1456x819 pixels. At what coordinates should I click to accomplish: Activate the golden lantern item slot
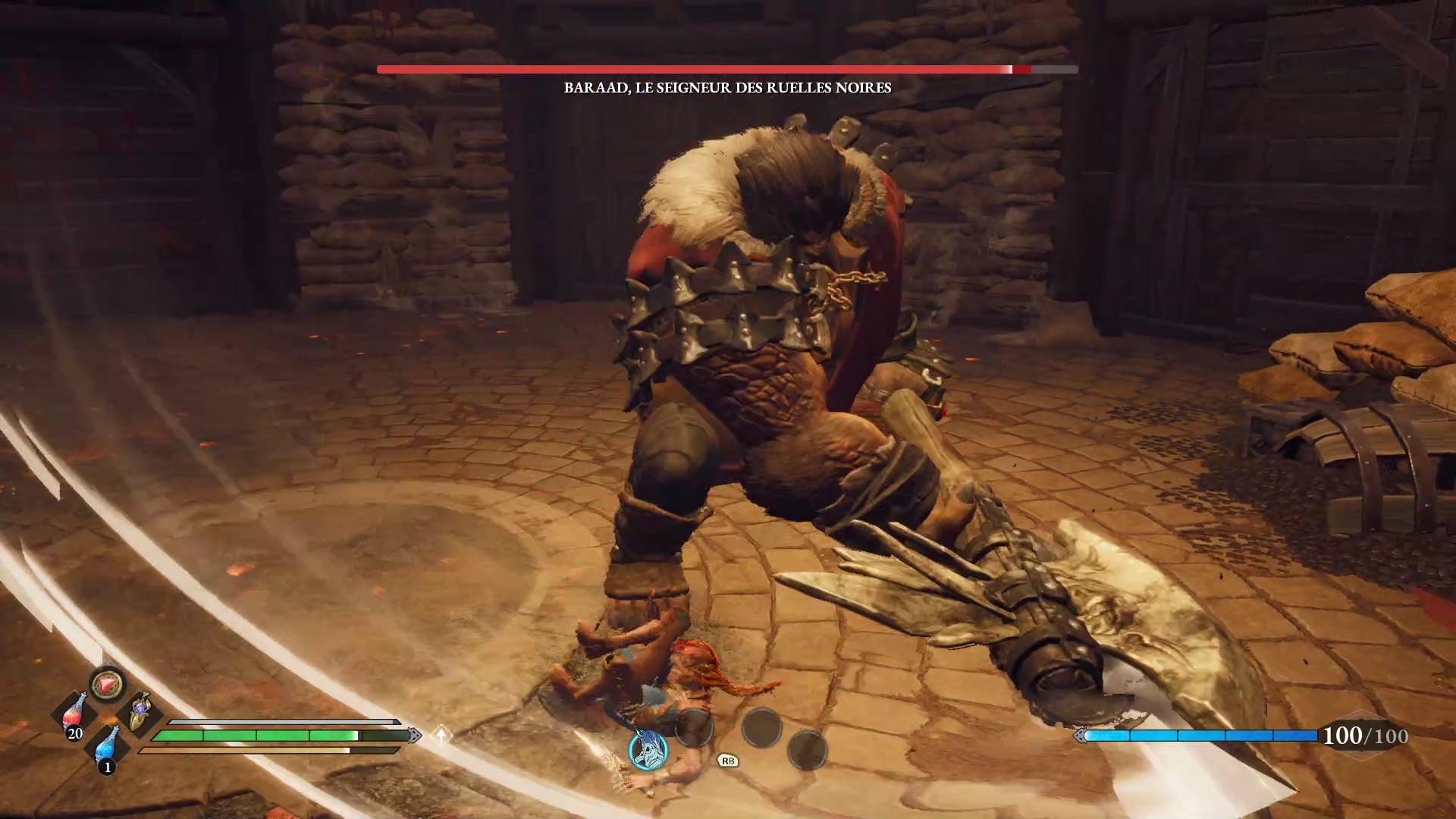[x=140, y=713]
